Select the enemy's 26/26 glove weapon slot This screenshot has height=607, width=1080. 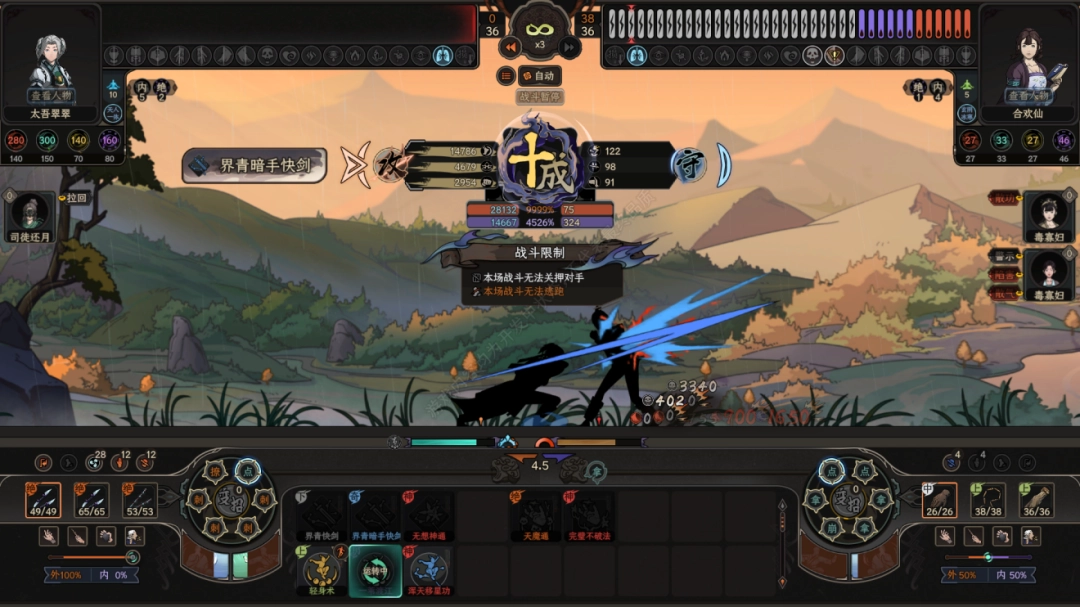pos(939,500)
